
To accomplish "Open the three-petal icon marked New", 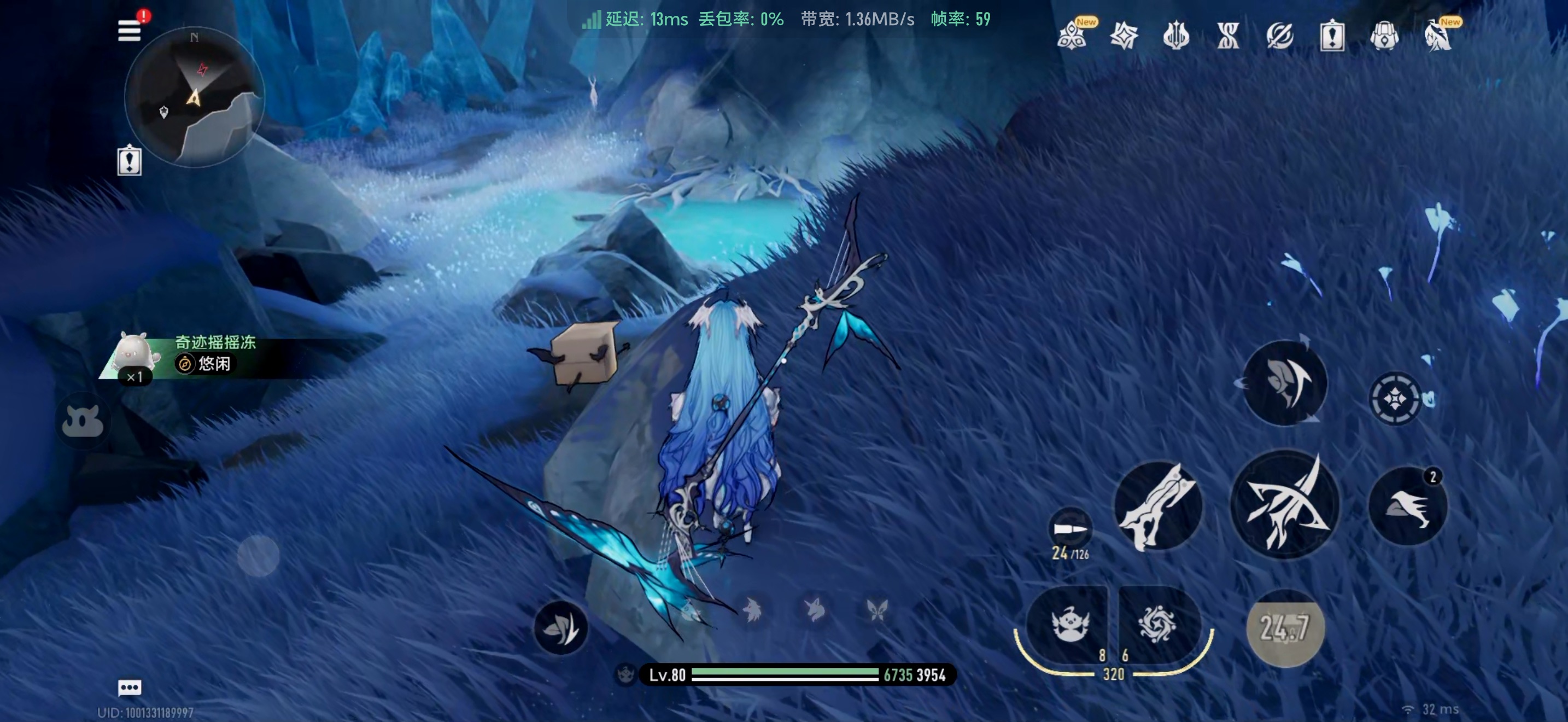I will [1073, 36].
